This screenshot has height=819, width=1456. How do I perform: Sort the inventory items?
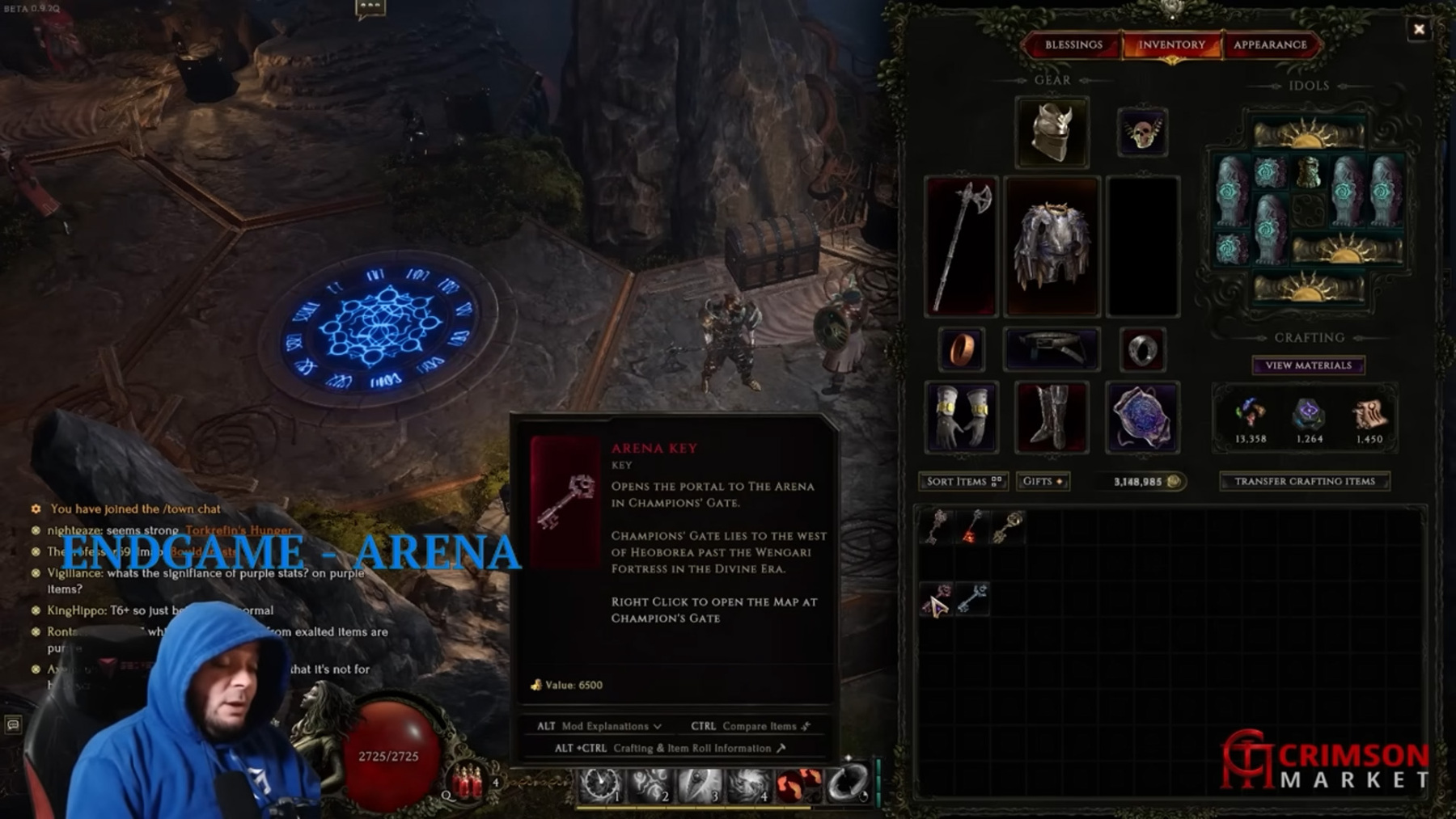pos(963,481)
